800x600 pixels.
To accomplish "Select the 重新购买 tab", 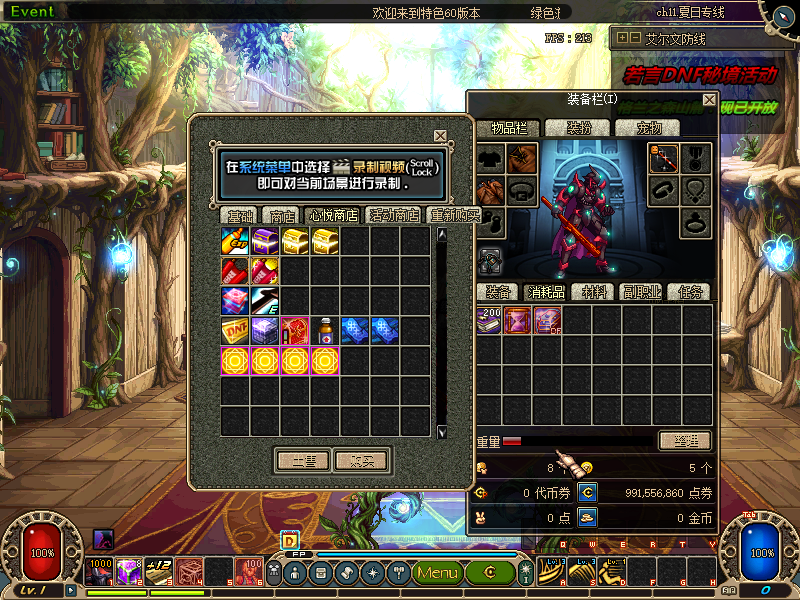I will pos(454,216).
